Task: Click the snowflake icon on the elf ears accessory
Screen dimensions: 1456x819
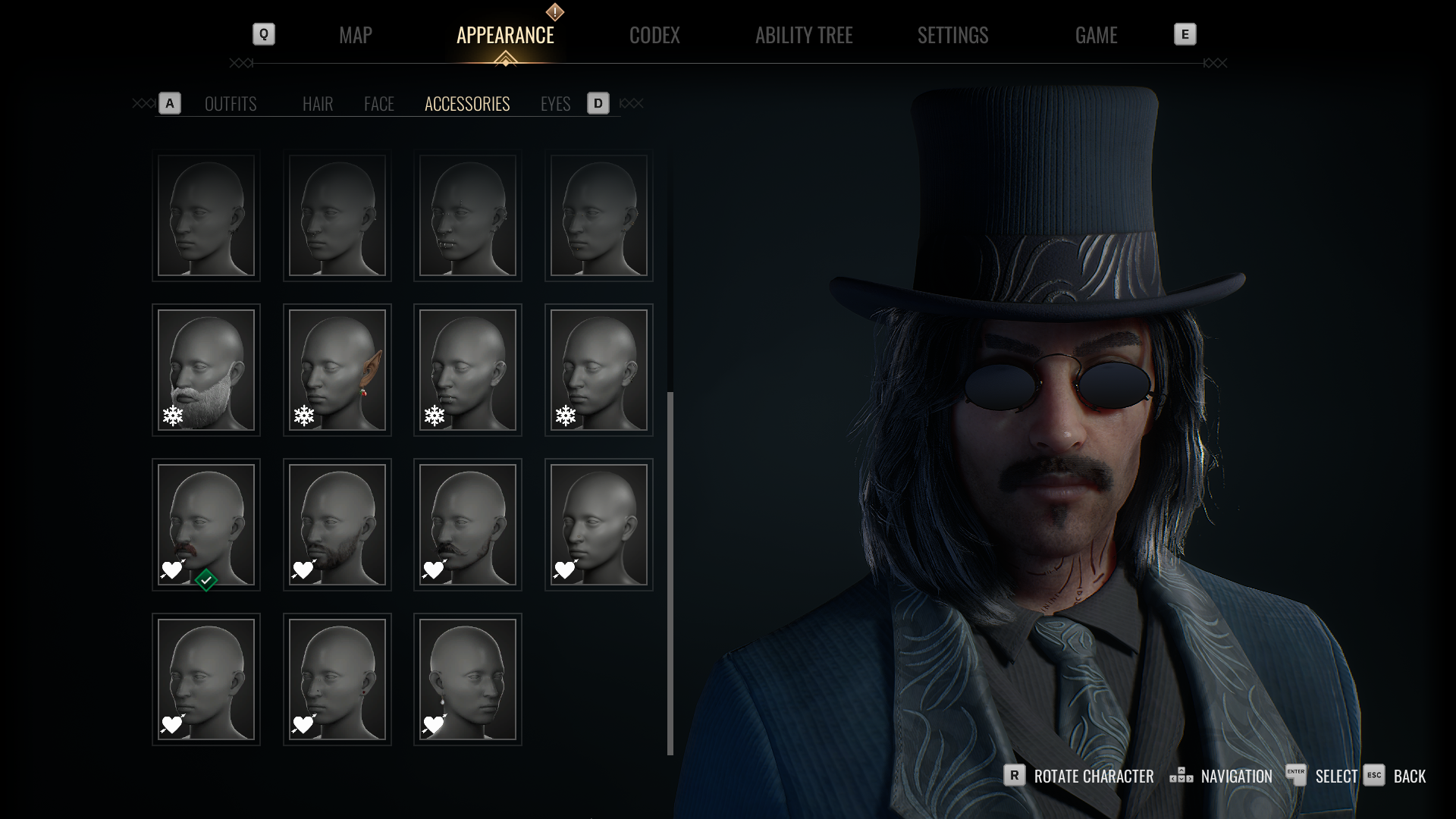Action: (x=303, y=415)
